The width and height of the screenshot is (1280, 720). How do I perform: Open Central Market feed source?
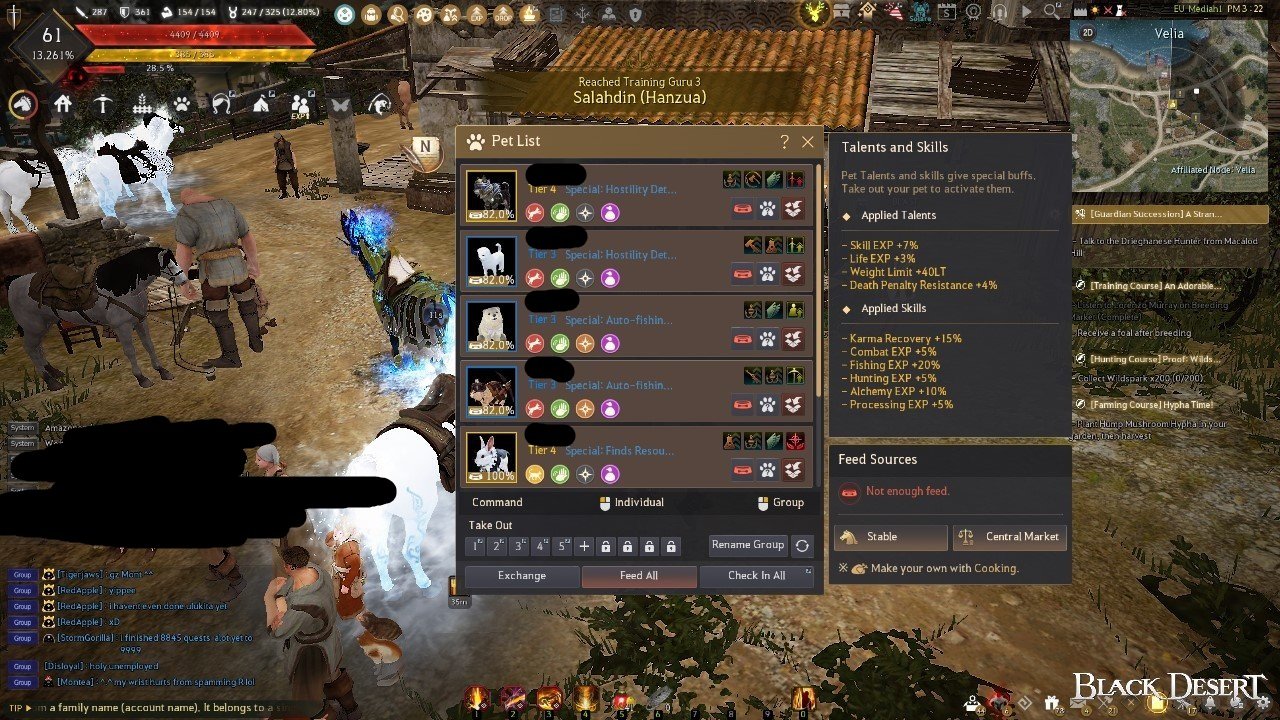click(x=1009, y=537)
